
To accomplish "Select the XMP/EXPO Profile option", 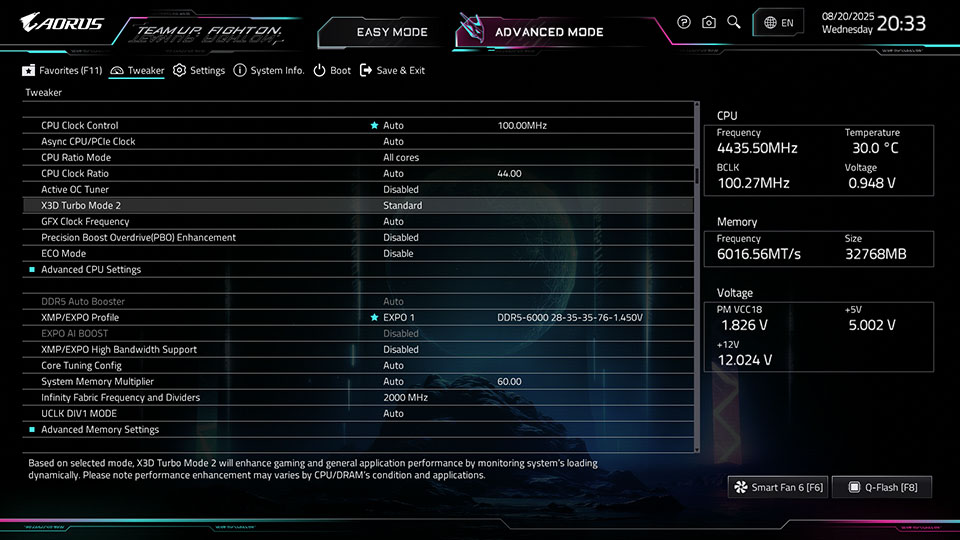I will point(78,317).
